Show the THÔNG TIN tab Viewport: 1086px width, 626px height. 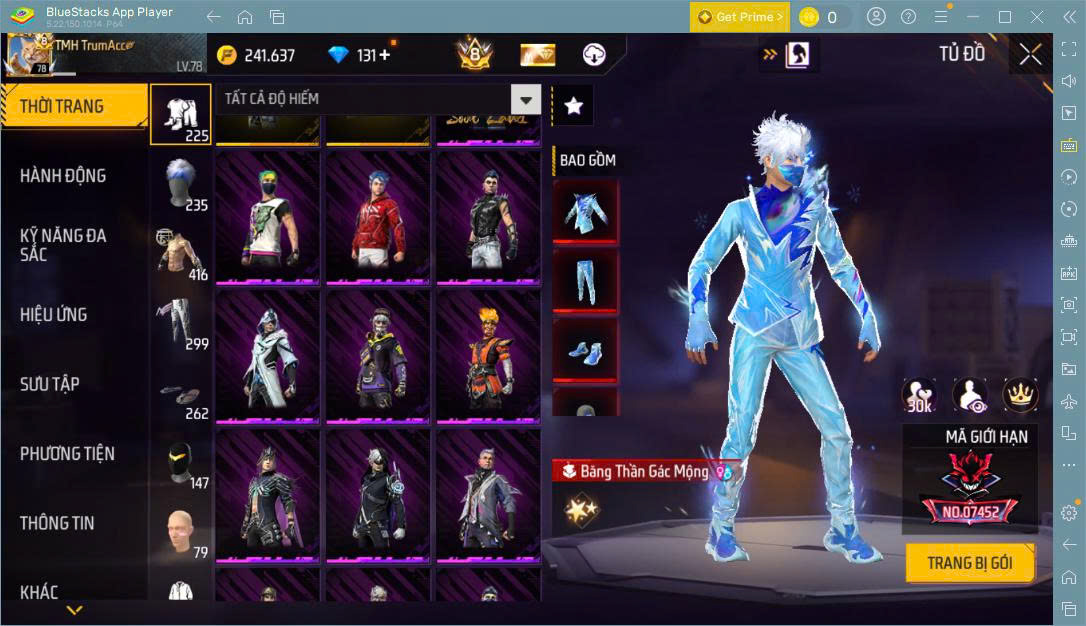57,523
